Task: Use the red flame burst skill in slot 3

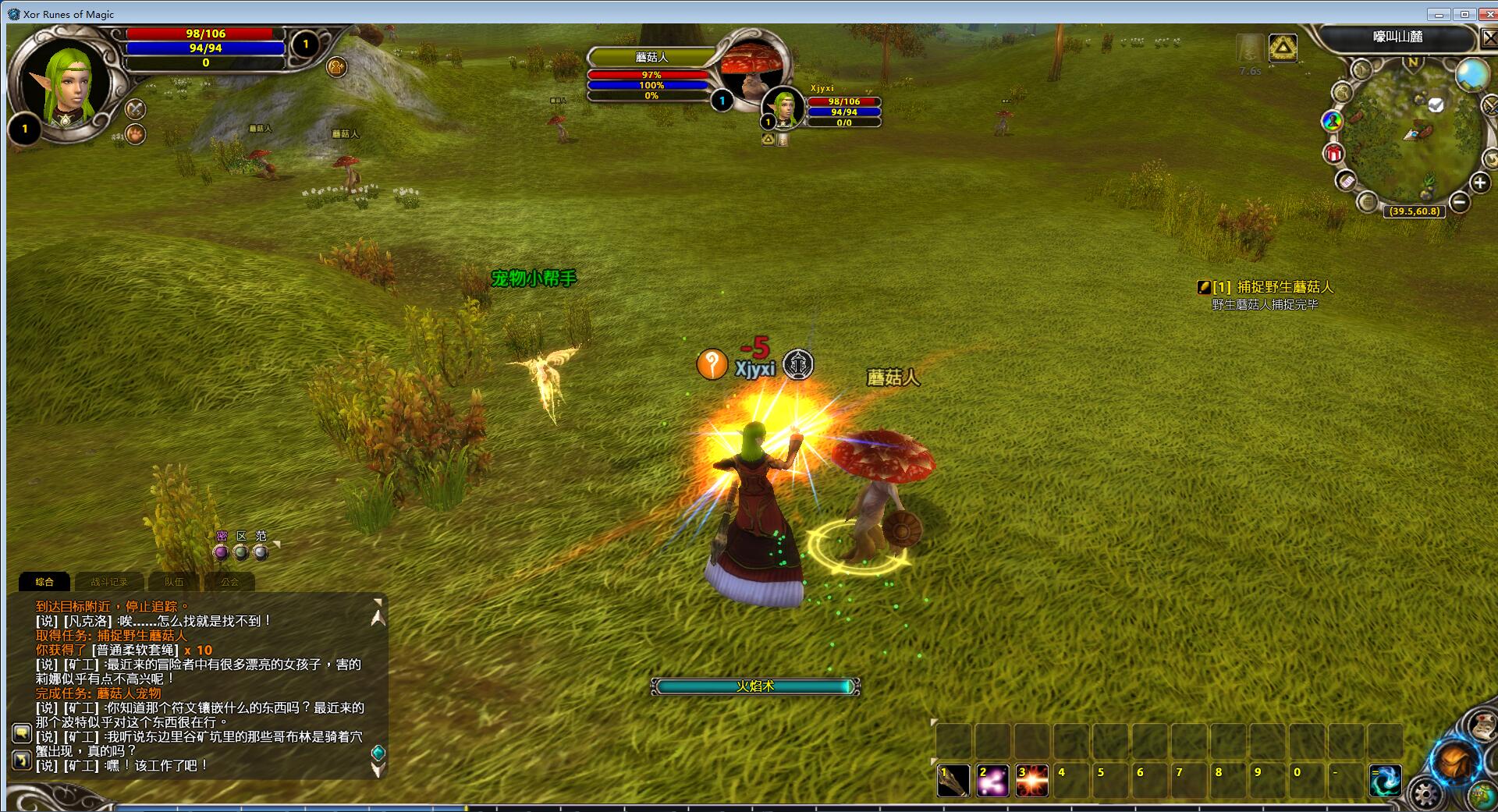Action: pos(1031,780)
